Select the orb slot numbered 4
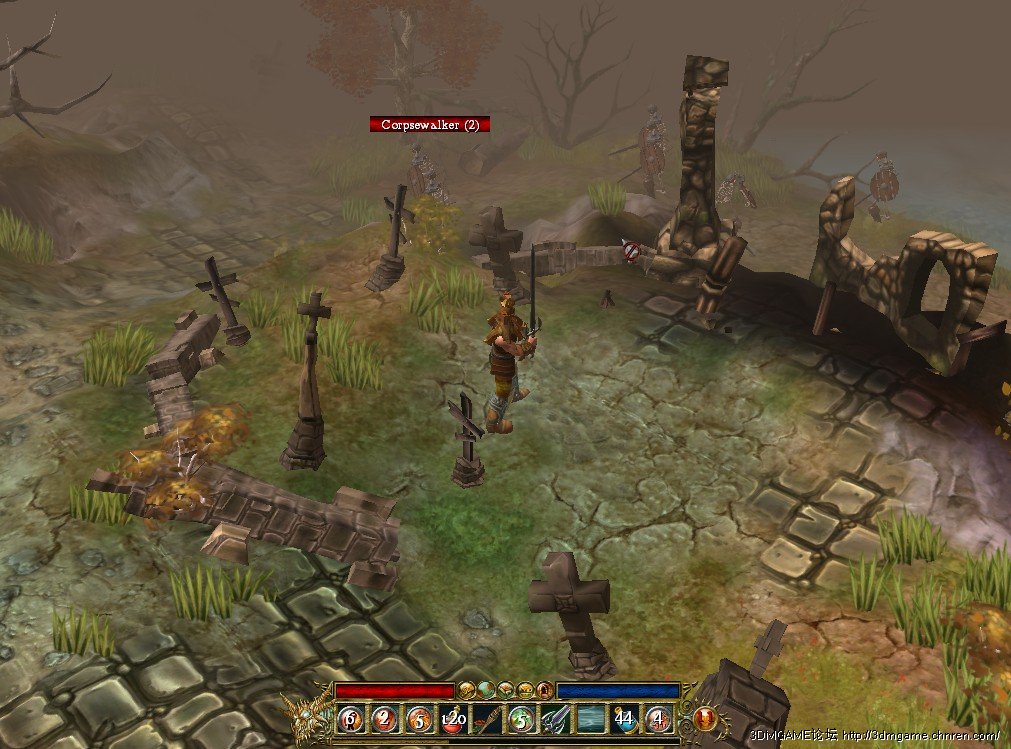This screenshot has height=749, width=1011. point(659,717)
